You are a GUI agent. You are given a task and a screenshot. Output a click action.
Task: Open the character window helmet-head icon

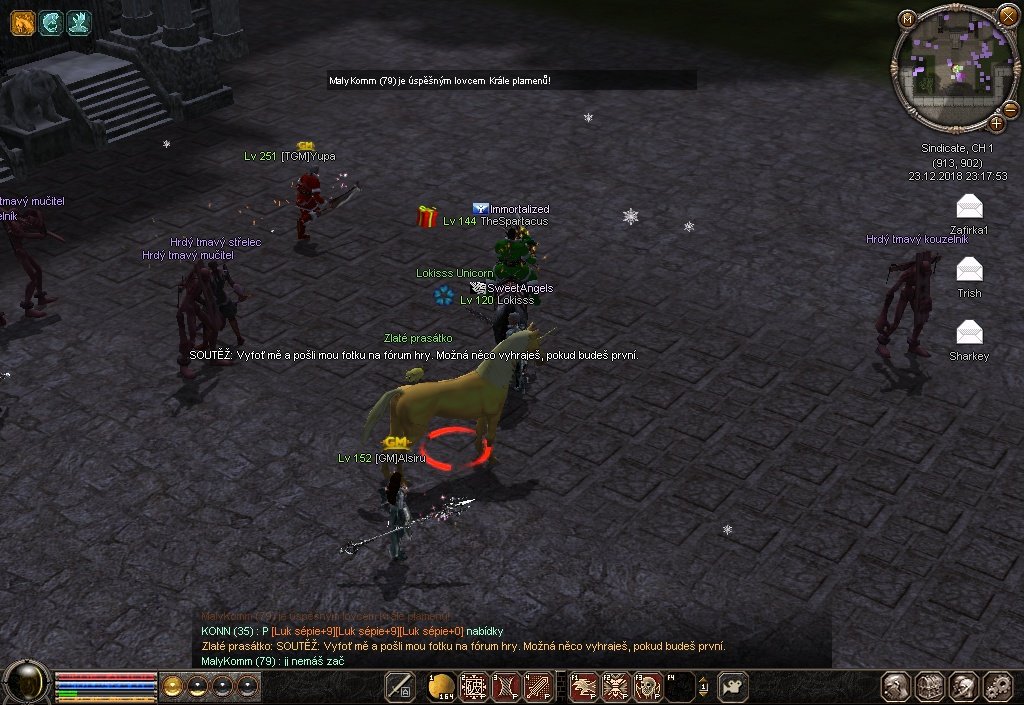click(895, 686)
